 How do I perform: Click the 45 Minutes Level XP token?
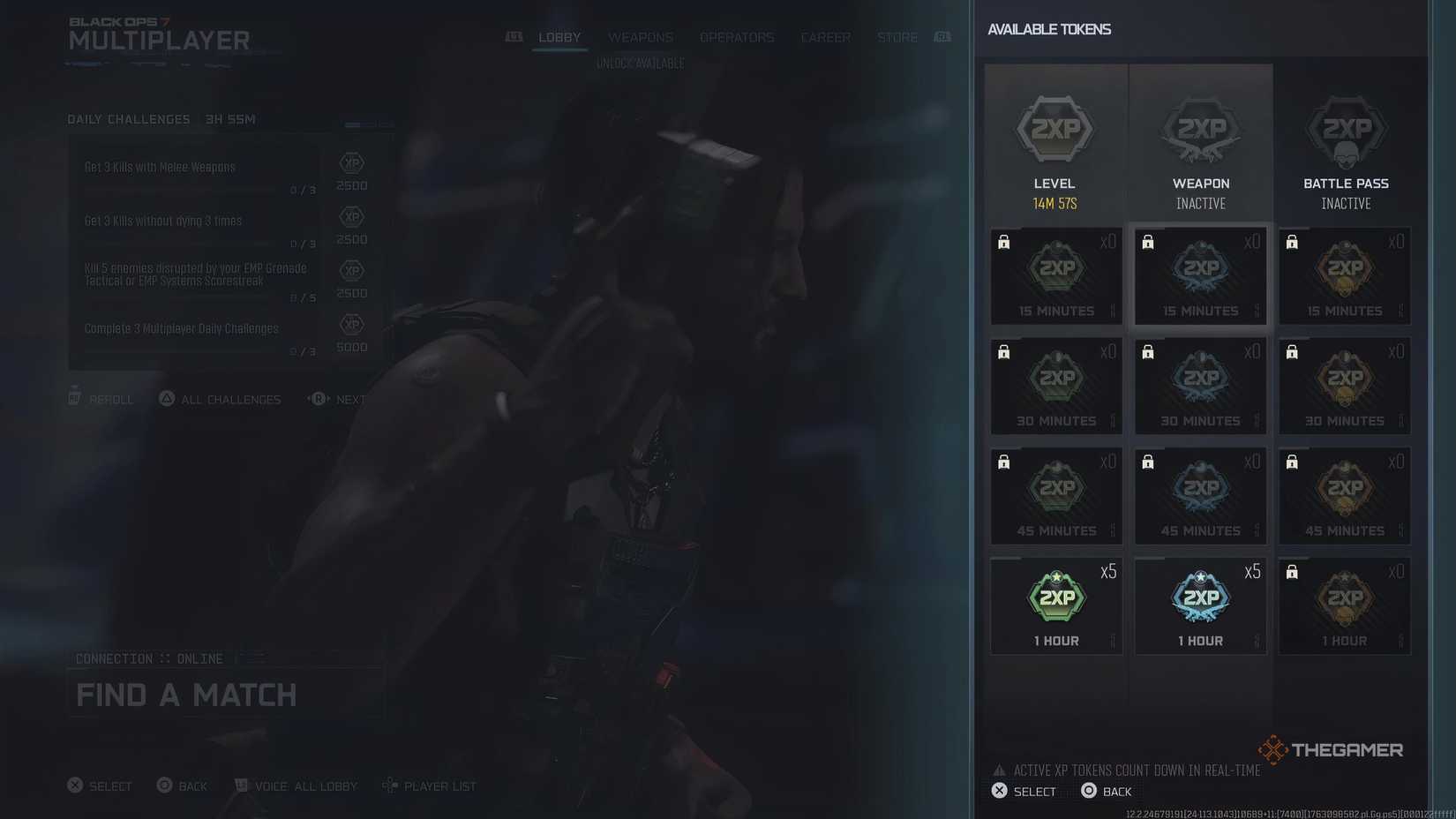tap(1055, 495)
